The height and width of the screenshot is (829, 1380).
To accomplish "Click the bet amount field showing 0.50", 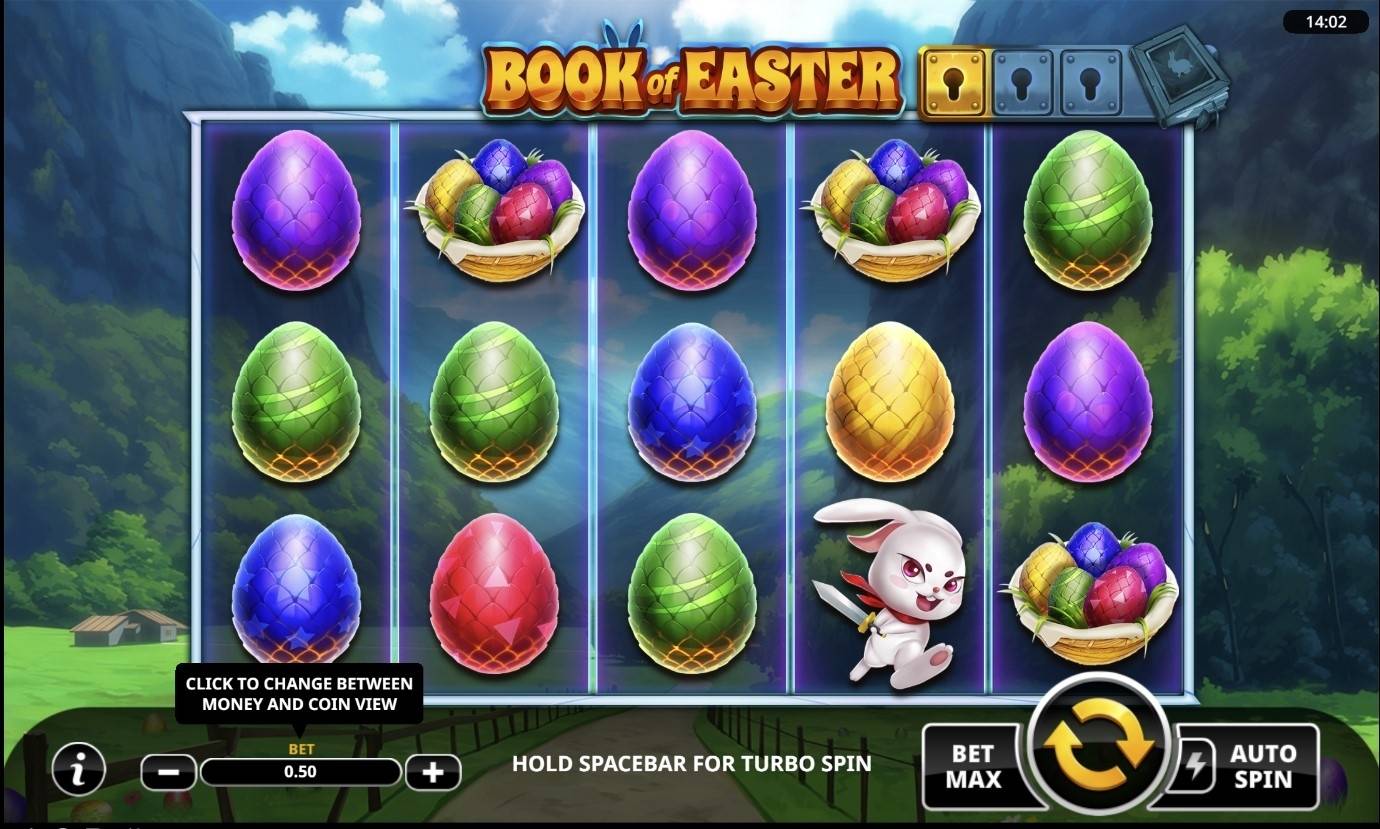I will point(300,770).
